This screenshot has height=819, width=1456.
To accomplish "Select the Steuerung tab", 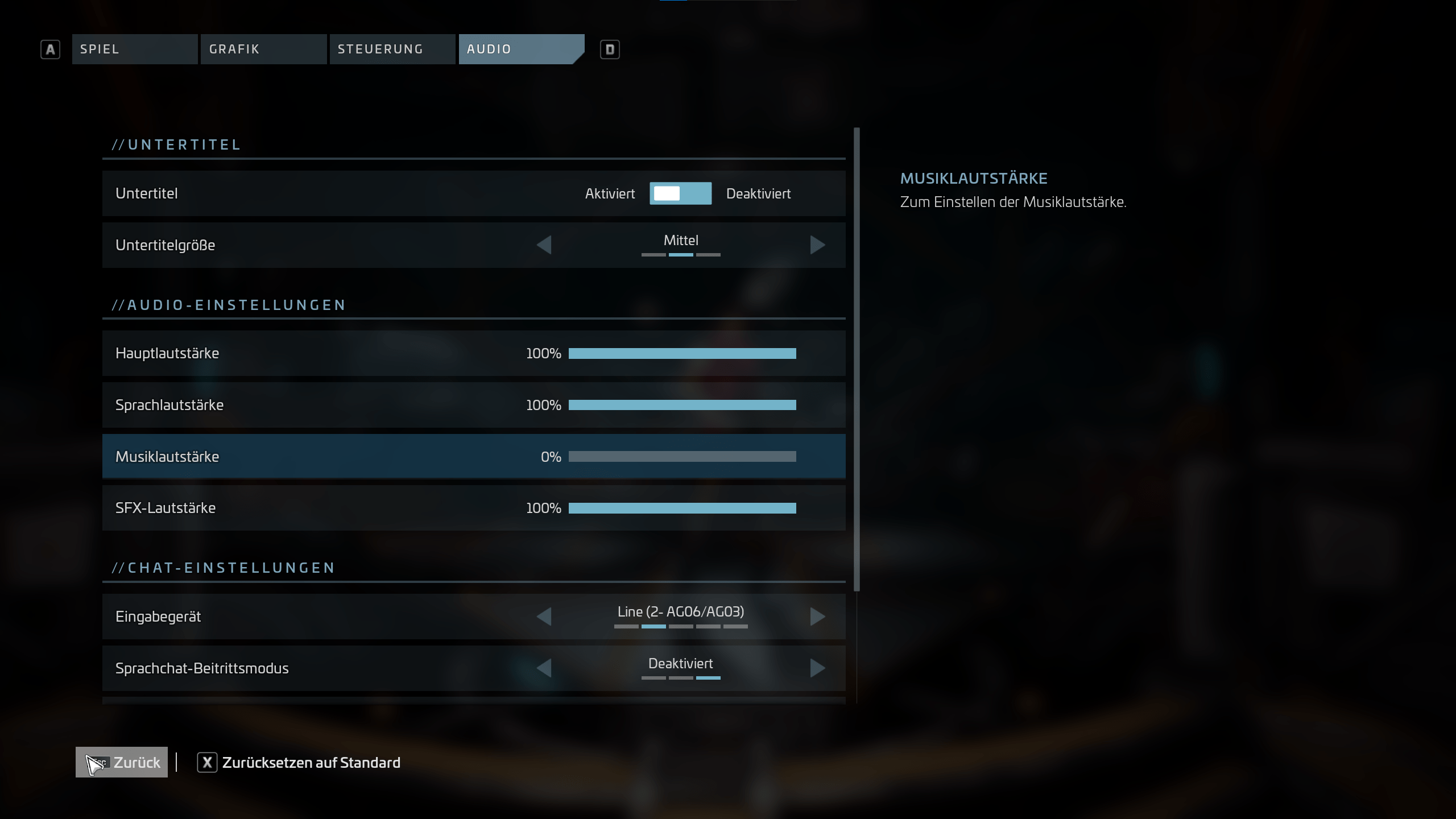I will tap(392, 49).
